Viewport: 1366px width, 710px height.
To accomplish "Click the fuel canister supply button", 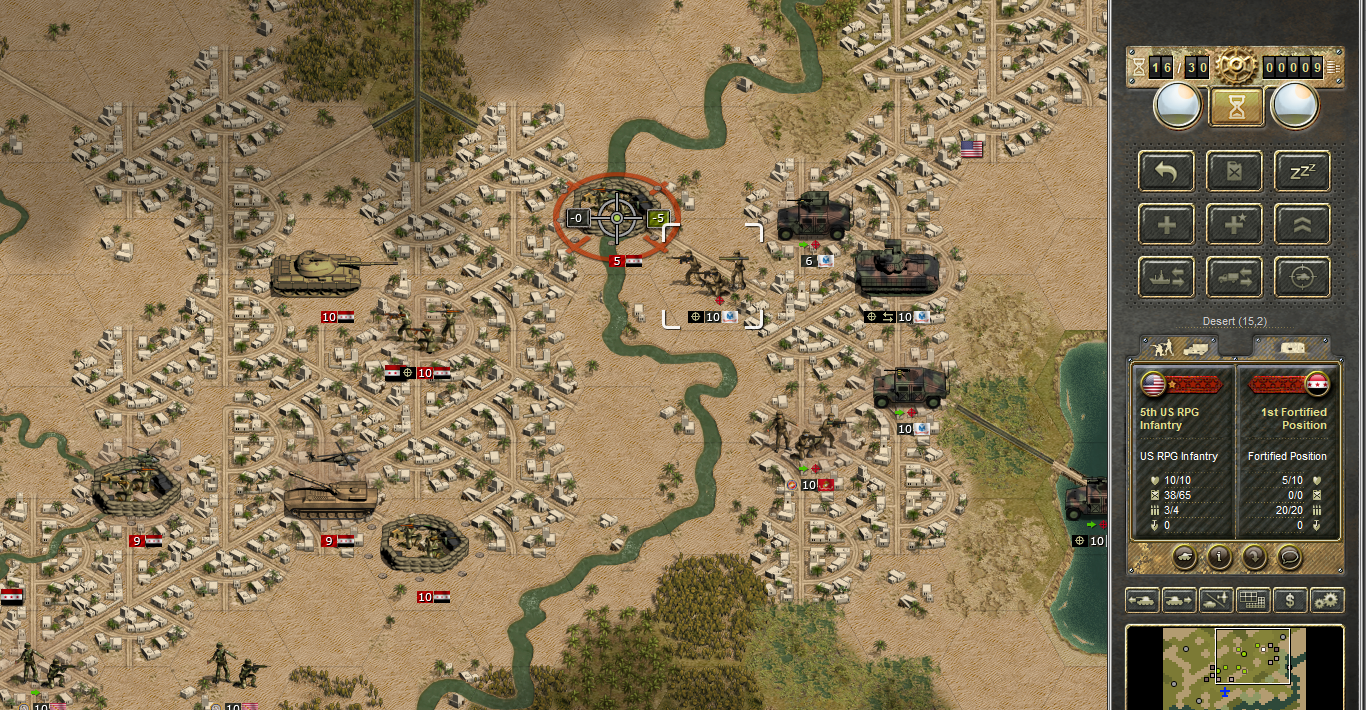I will click(1235, 172).
